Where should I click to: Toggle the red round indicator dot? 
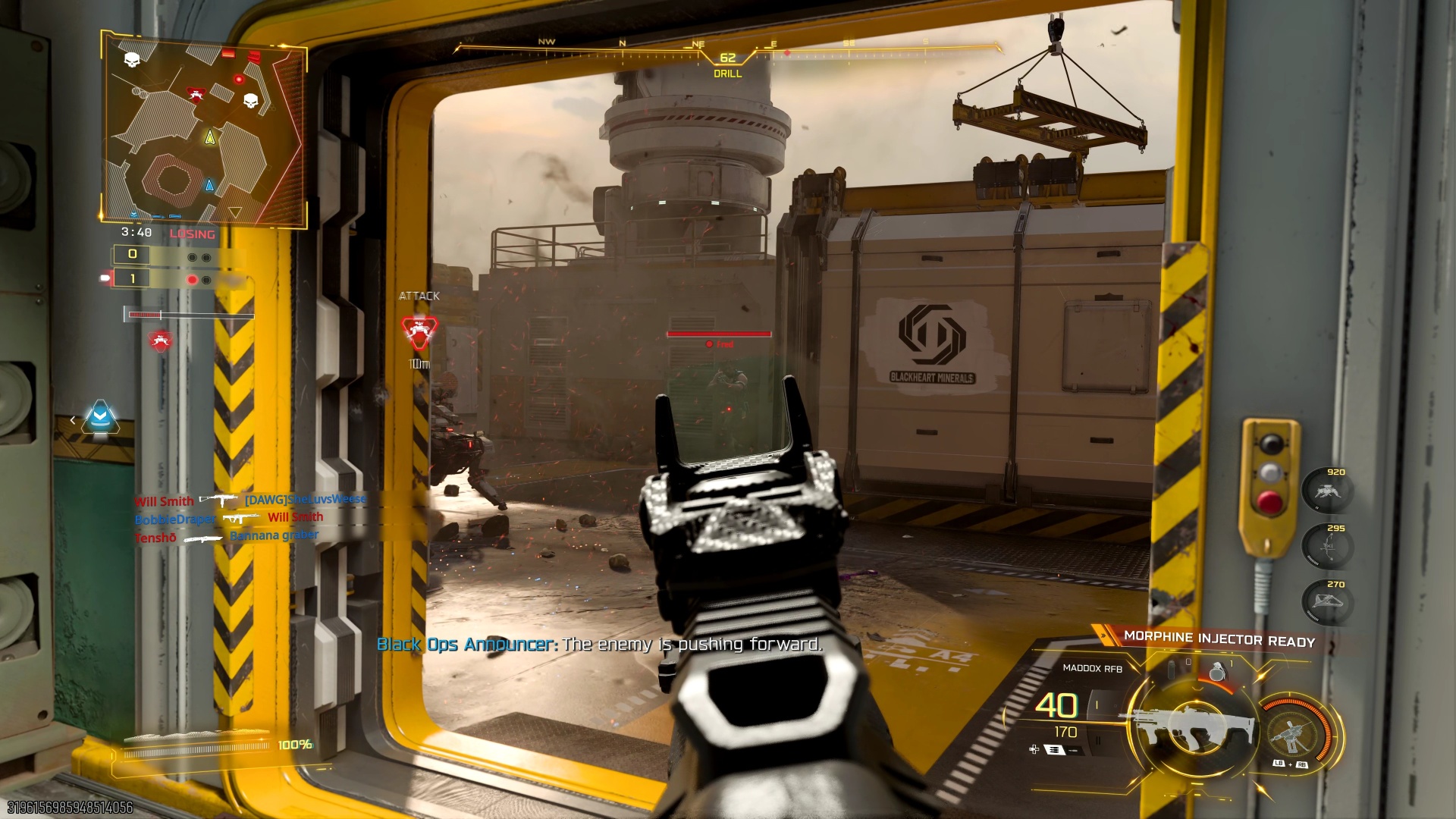192,279
